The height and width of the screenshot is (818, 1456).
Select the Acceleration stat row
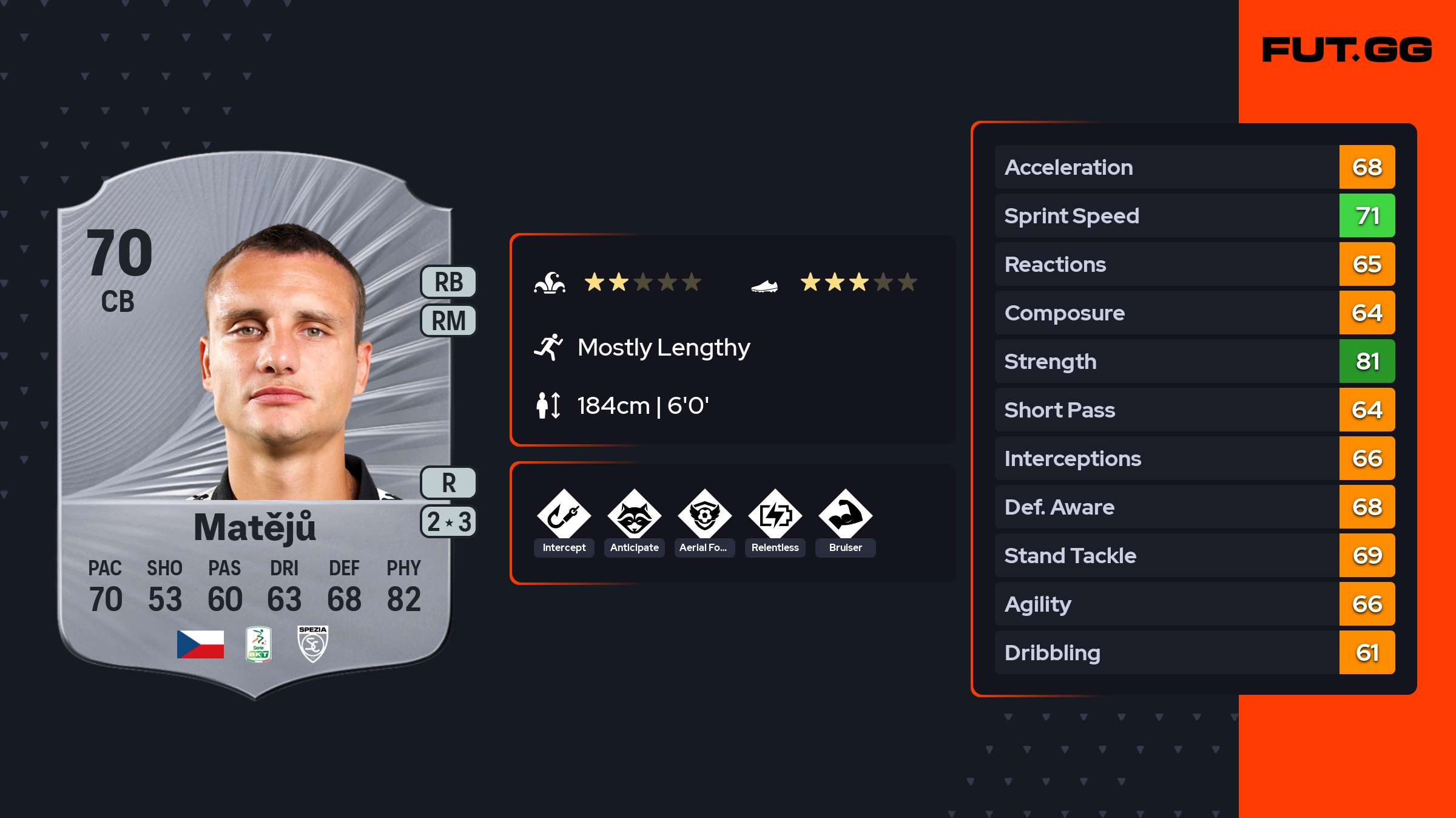tap(1194, 167)
